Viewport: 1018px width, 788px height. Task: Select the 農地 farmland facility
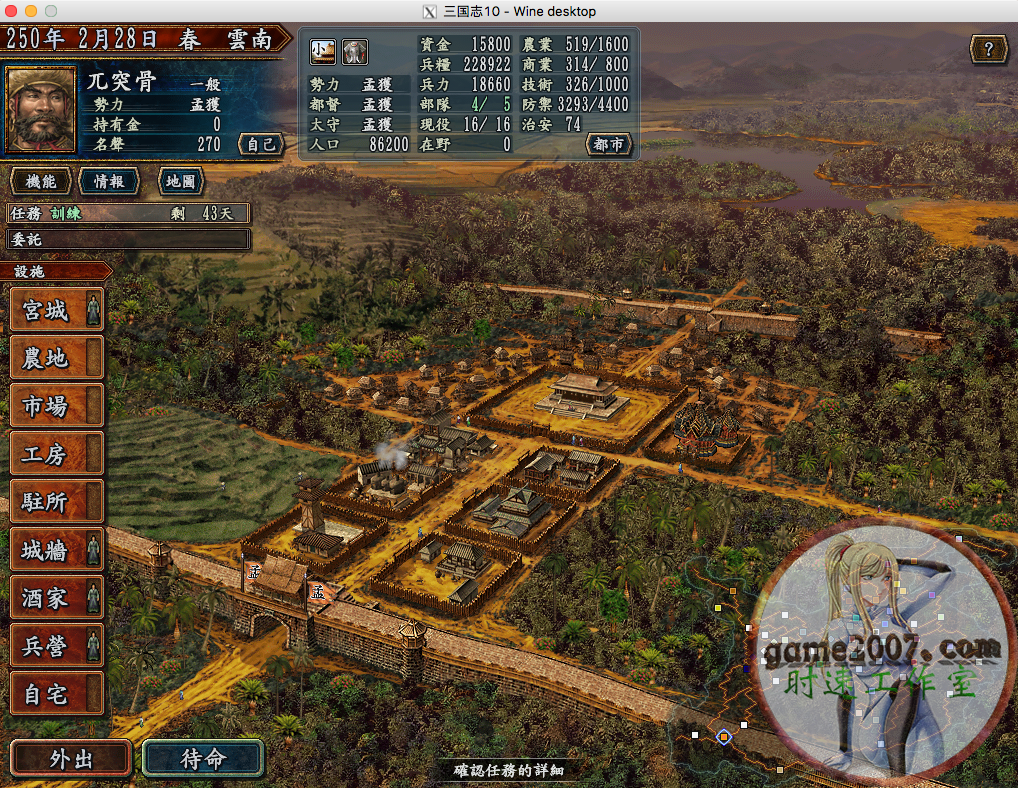[57, 357]
